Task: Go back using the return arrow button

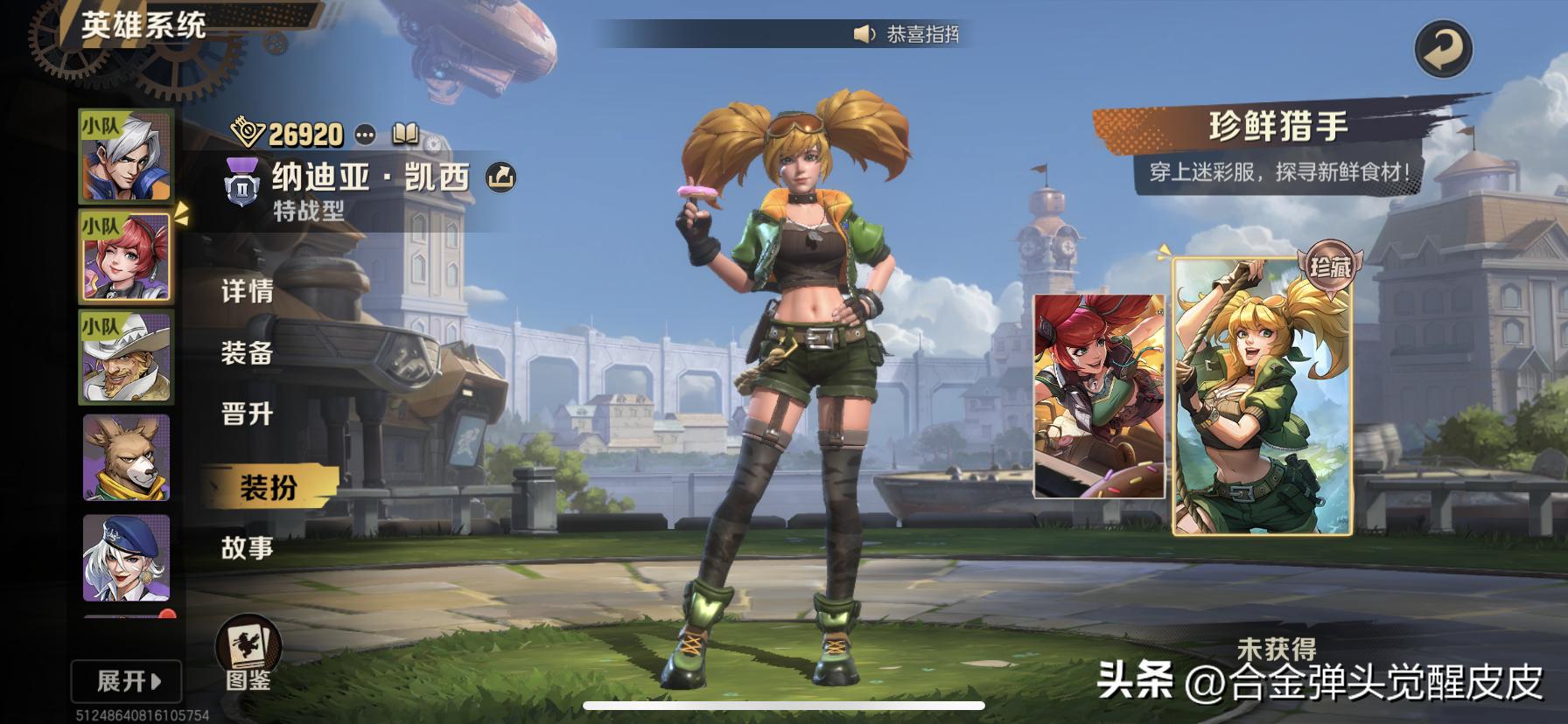Action: [1443, 49]
